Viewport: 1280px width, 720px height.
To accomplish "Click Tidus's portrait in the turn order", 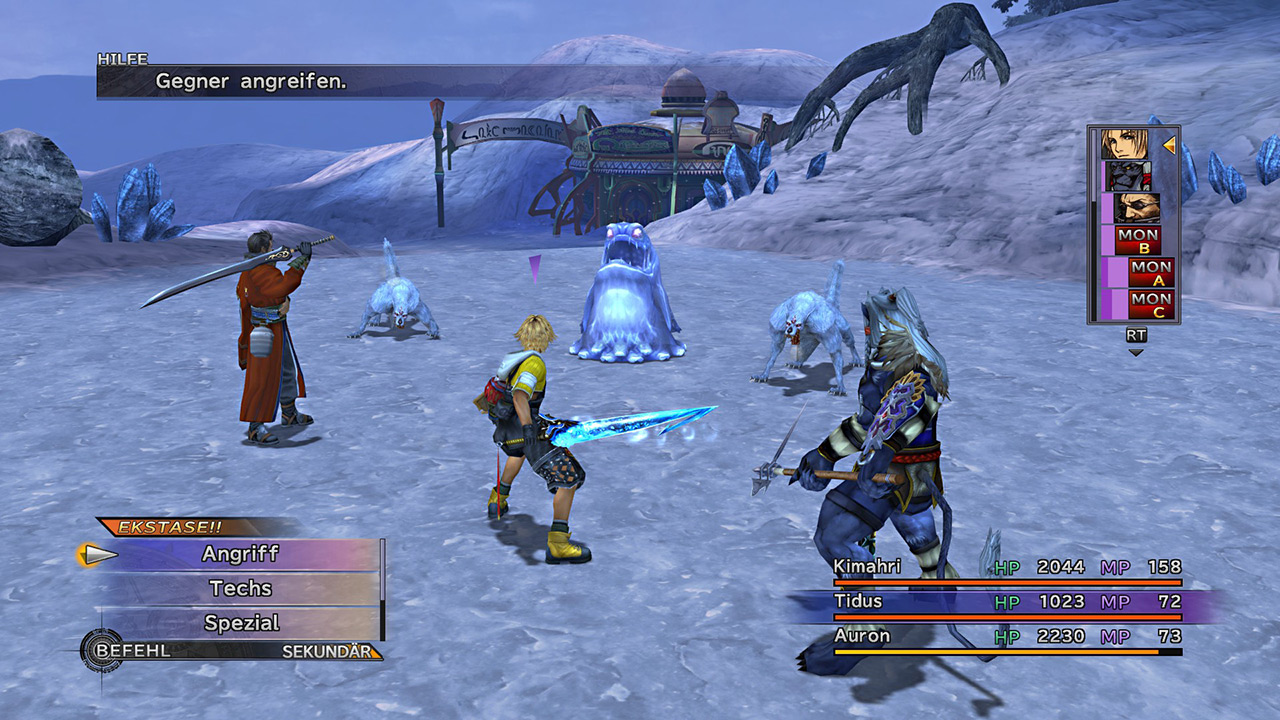I will pyautogui.click(x=1125, y=144).
